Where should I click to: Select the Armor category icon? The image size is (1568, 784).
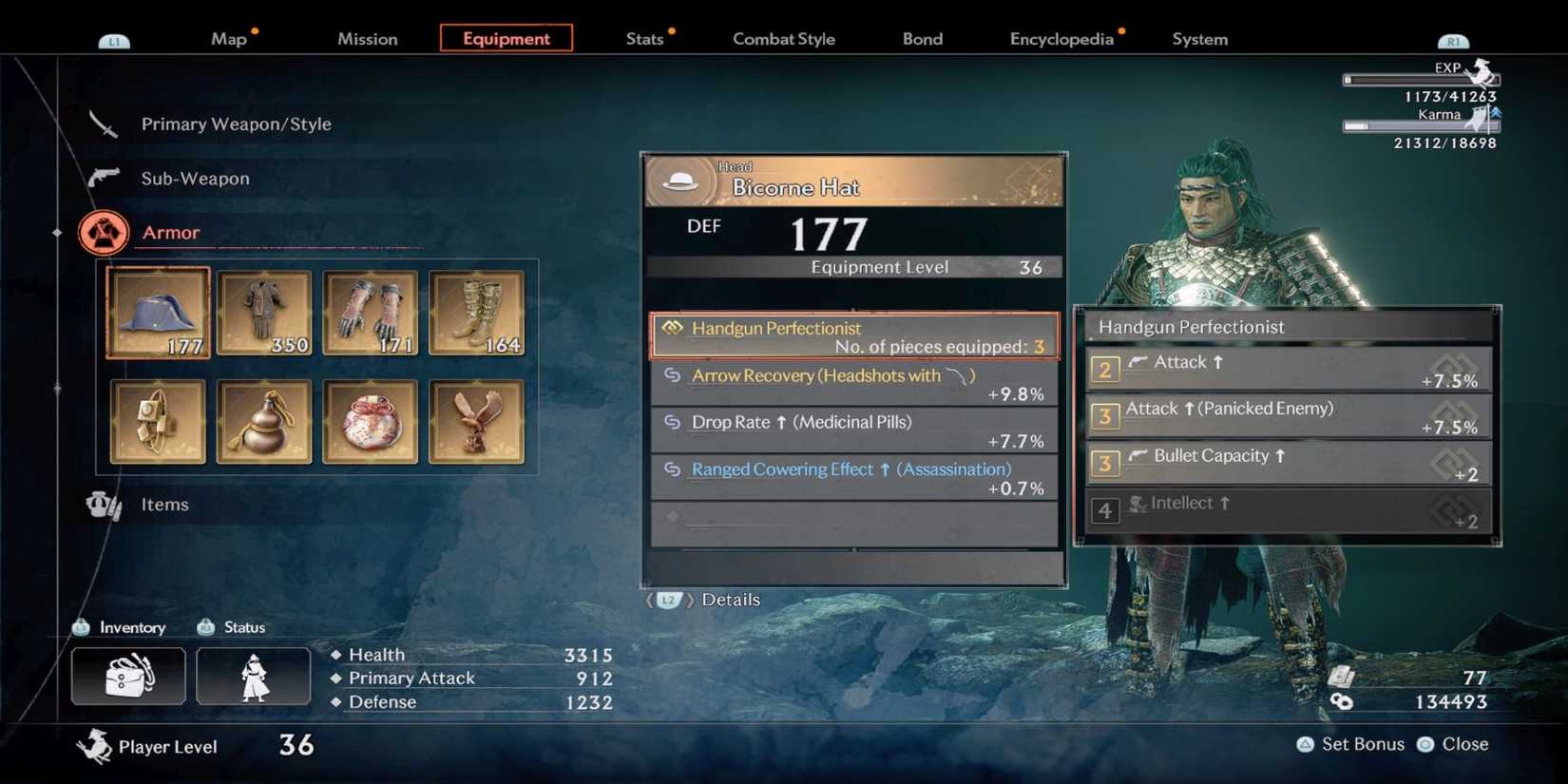[x=104, y=231]
